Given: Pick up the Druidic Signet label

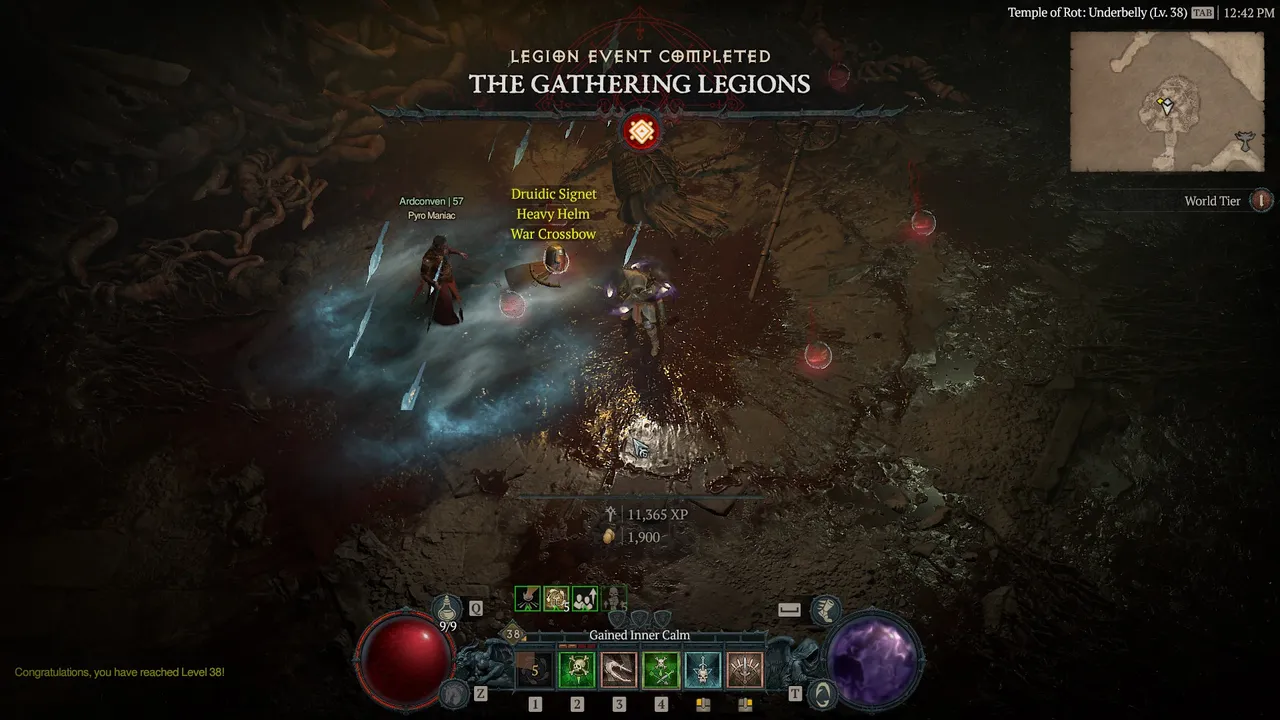Looking at the screenshot, I should coord(553,194).
